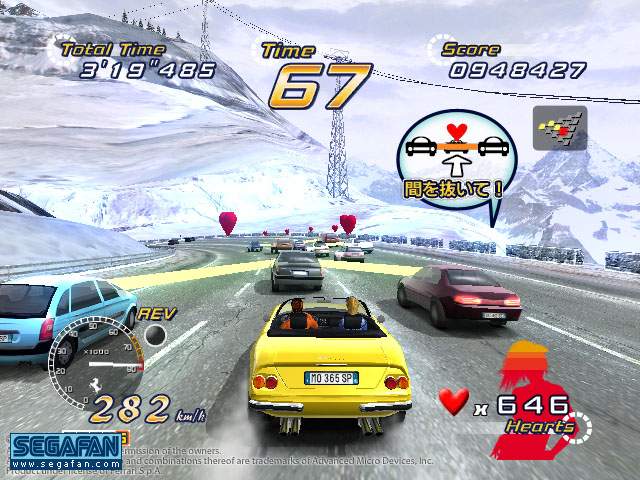The image size is (640, 480).
Task: Click the course route map icon
Action: [559, 128]
